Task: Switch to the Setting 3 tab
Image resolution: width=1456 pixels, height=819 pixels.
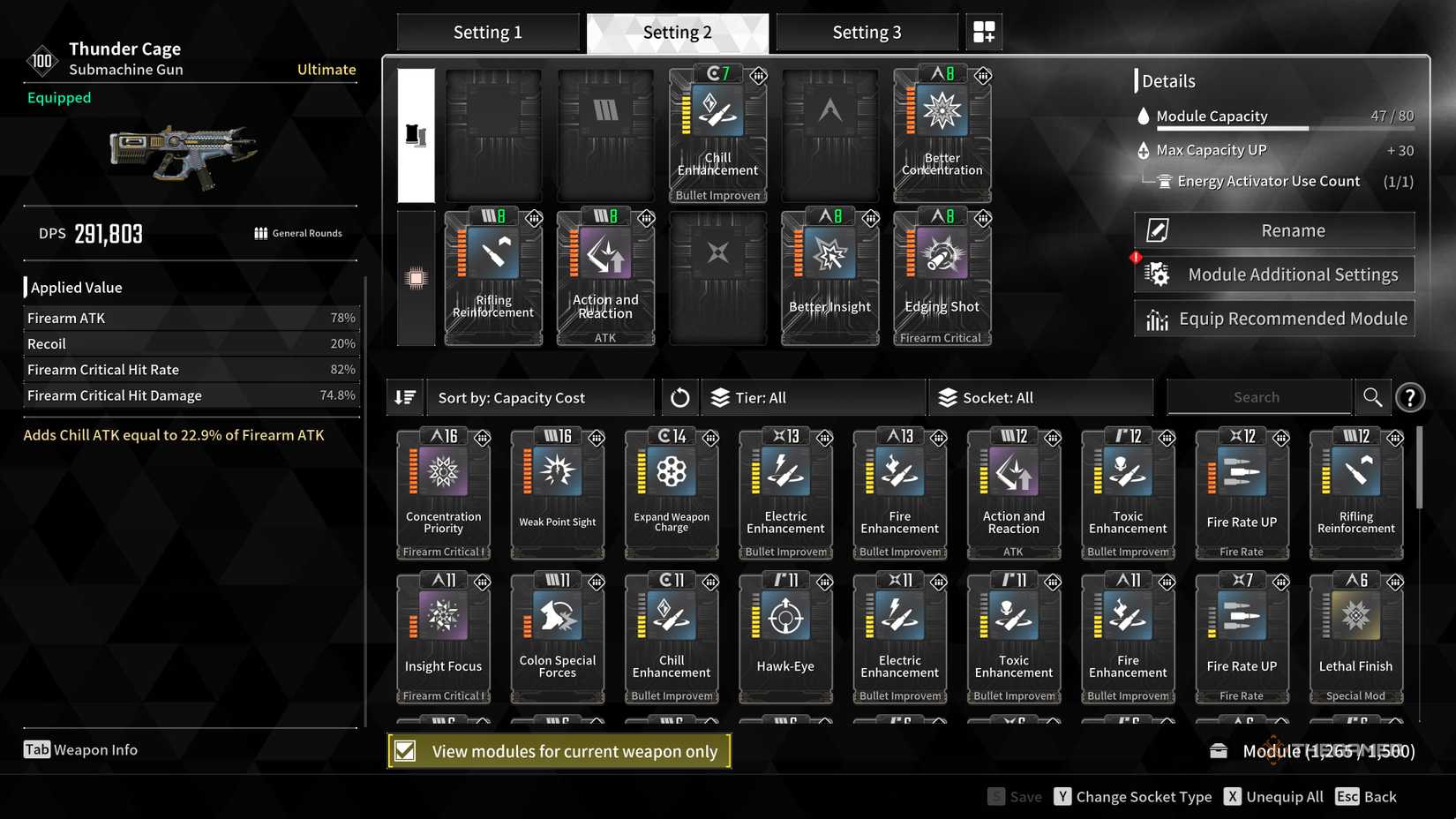Action: 866,32
